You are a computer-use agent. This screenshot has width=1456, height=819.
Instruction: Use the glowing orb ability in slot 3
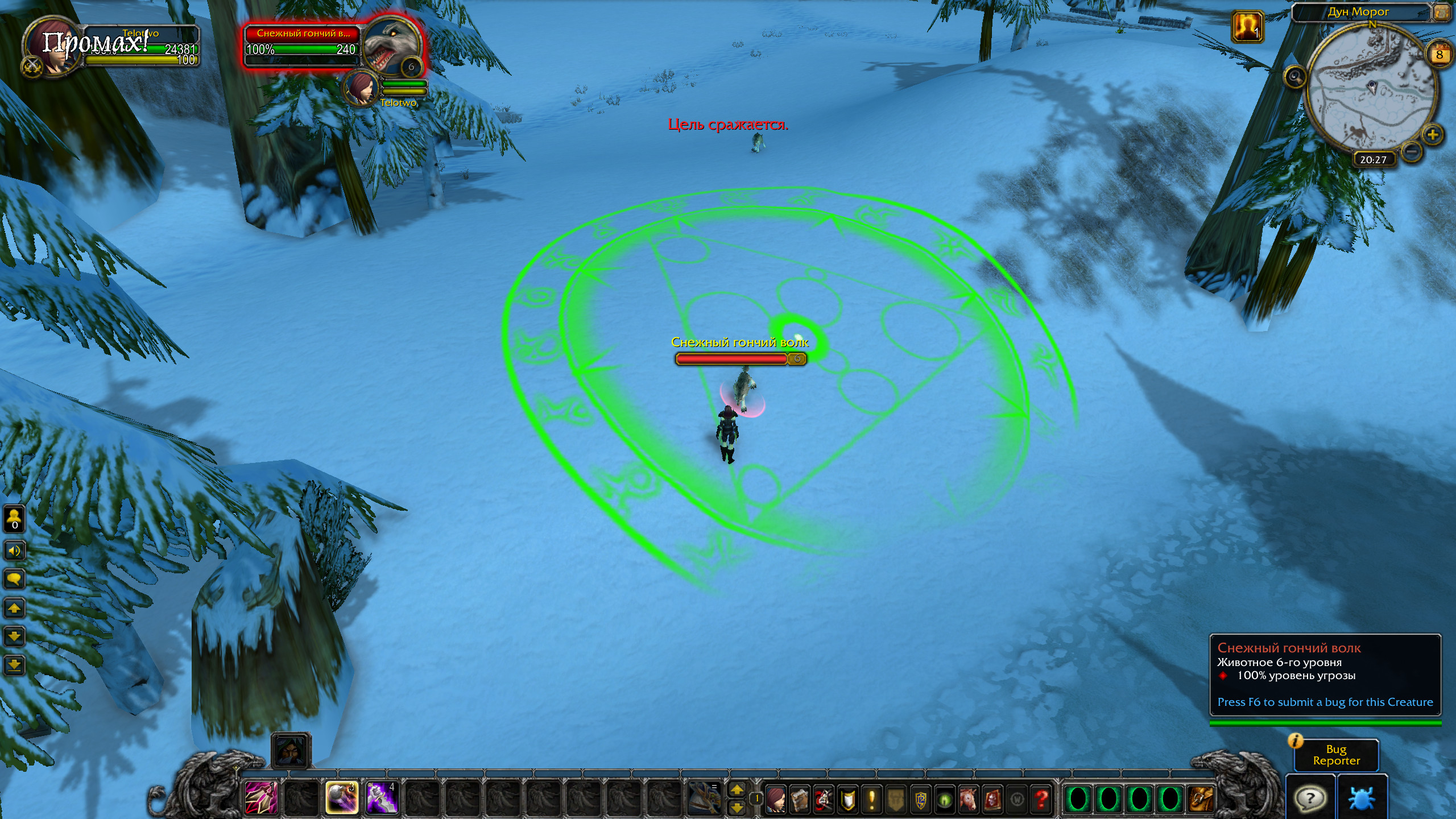tap(341, 798)
